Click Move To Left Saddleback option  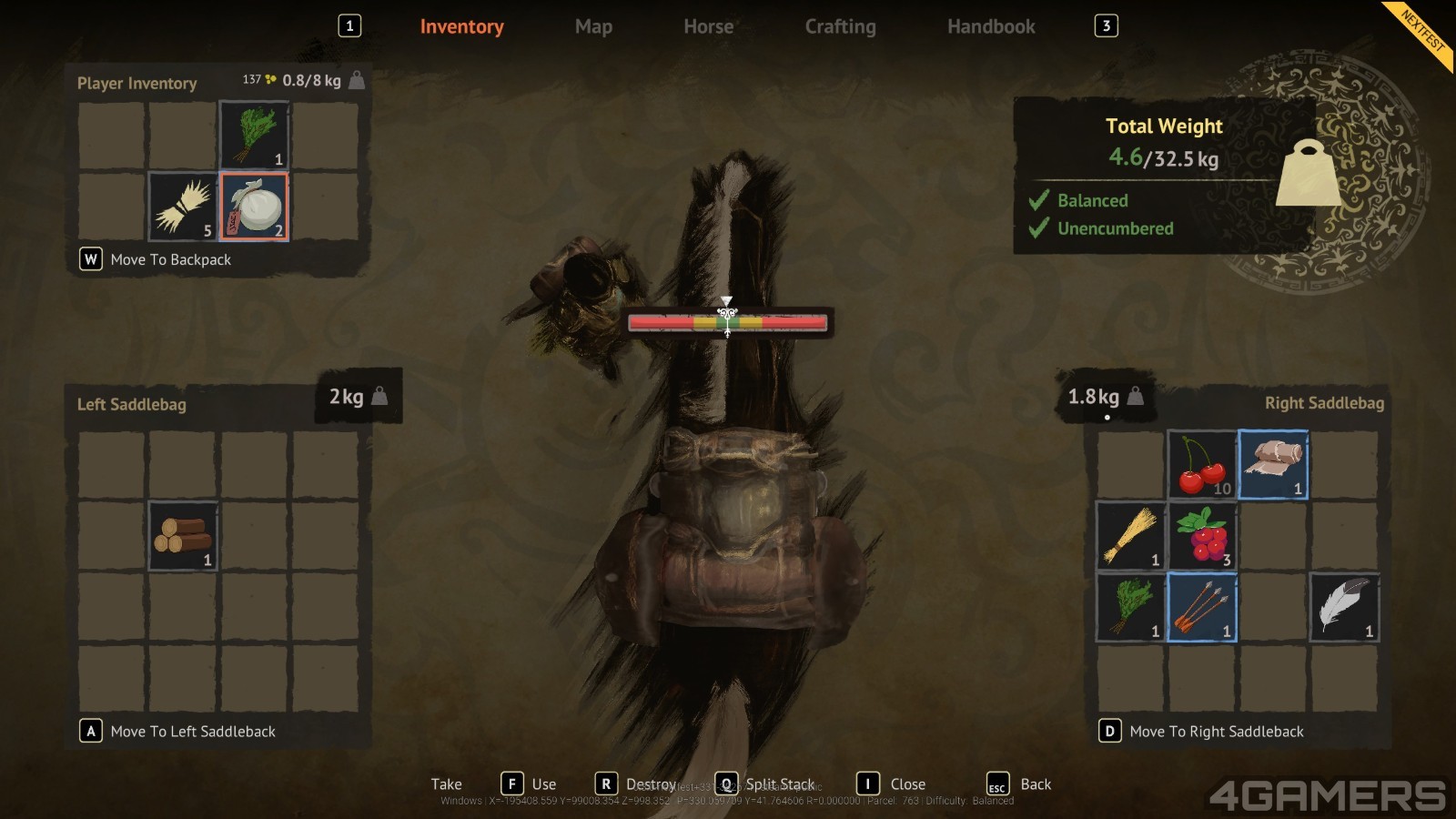pos(192,732)
